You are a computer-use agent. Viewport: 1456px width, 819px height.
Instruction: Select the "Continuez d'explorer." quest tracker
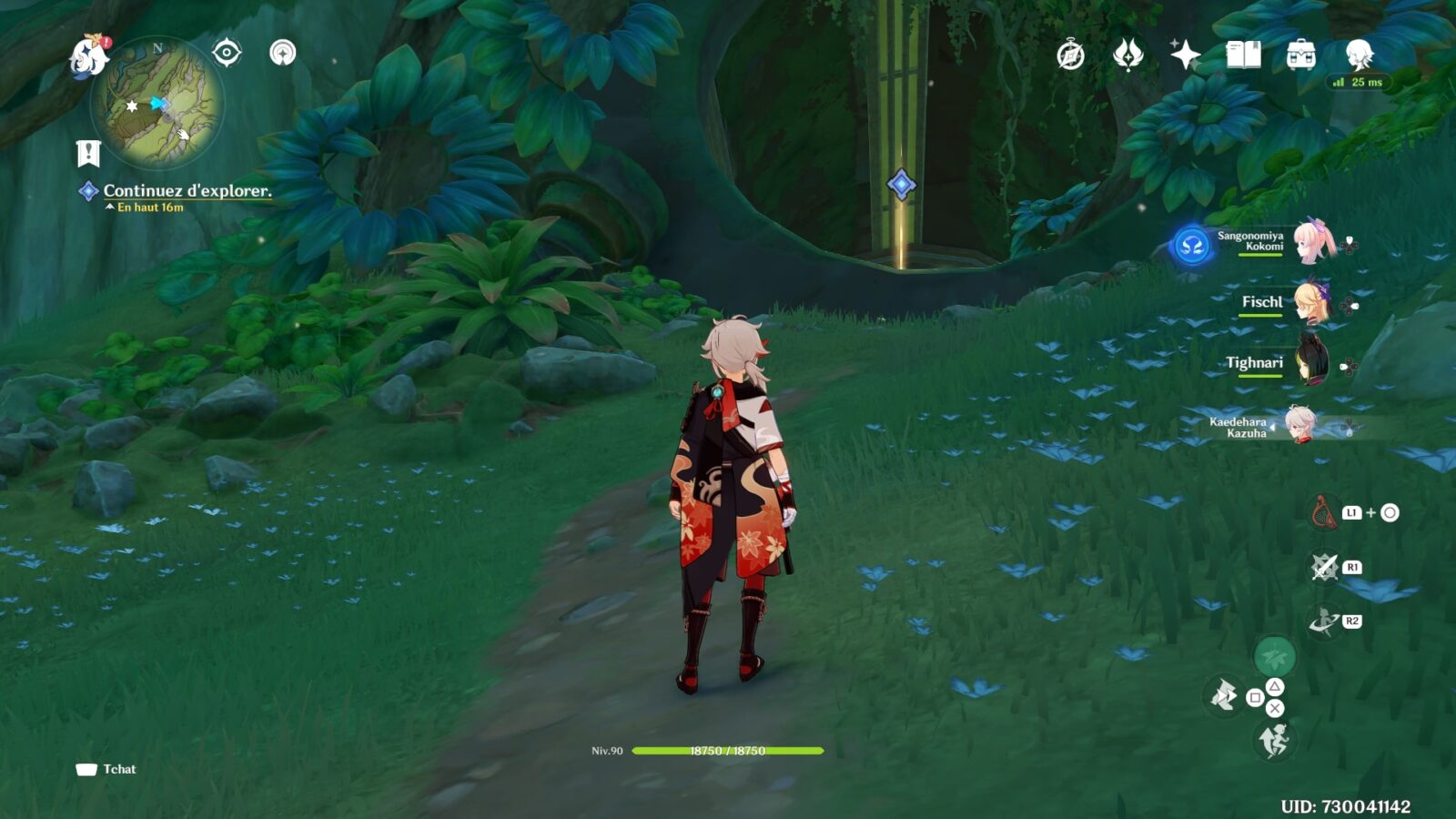click(x=187, y=191)
